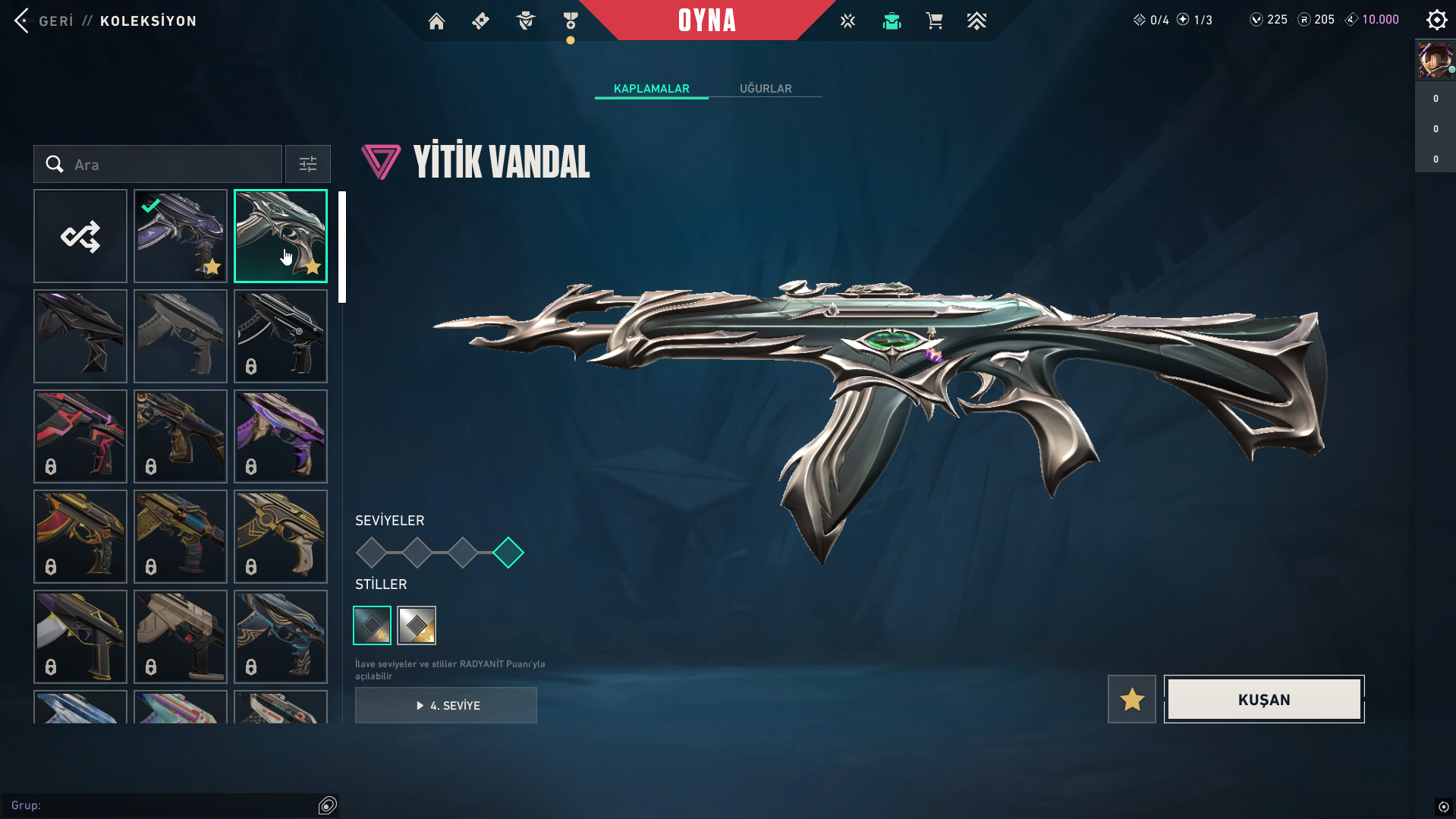Select the locked red and black Vandal skin

(80, 436)
